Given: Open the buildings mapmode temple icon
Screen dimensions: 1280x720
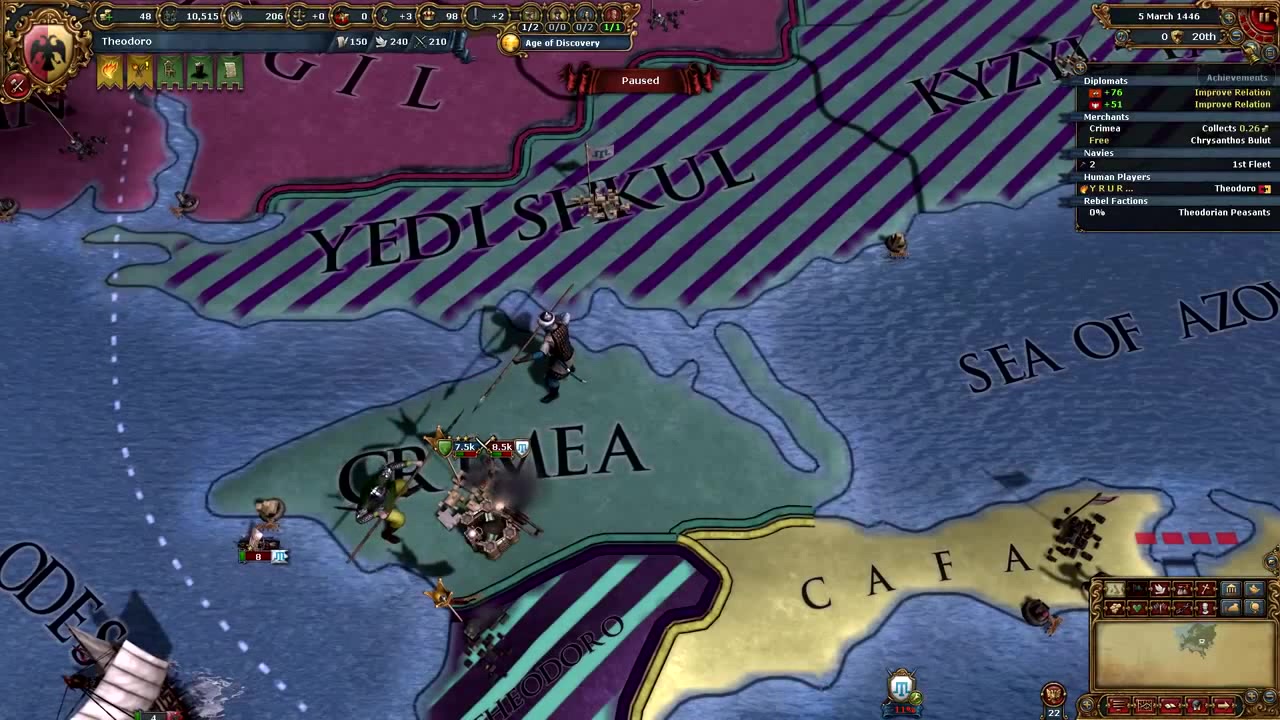Looking at the screenshot, I should tap(1231, 589).
